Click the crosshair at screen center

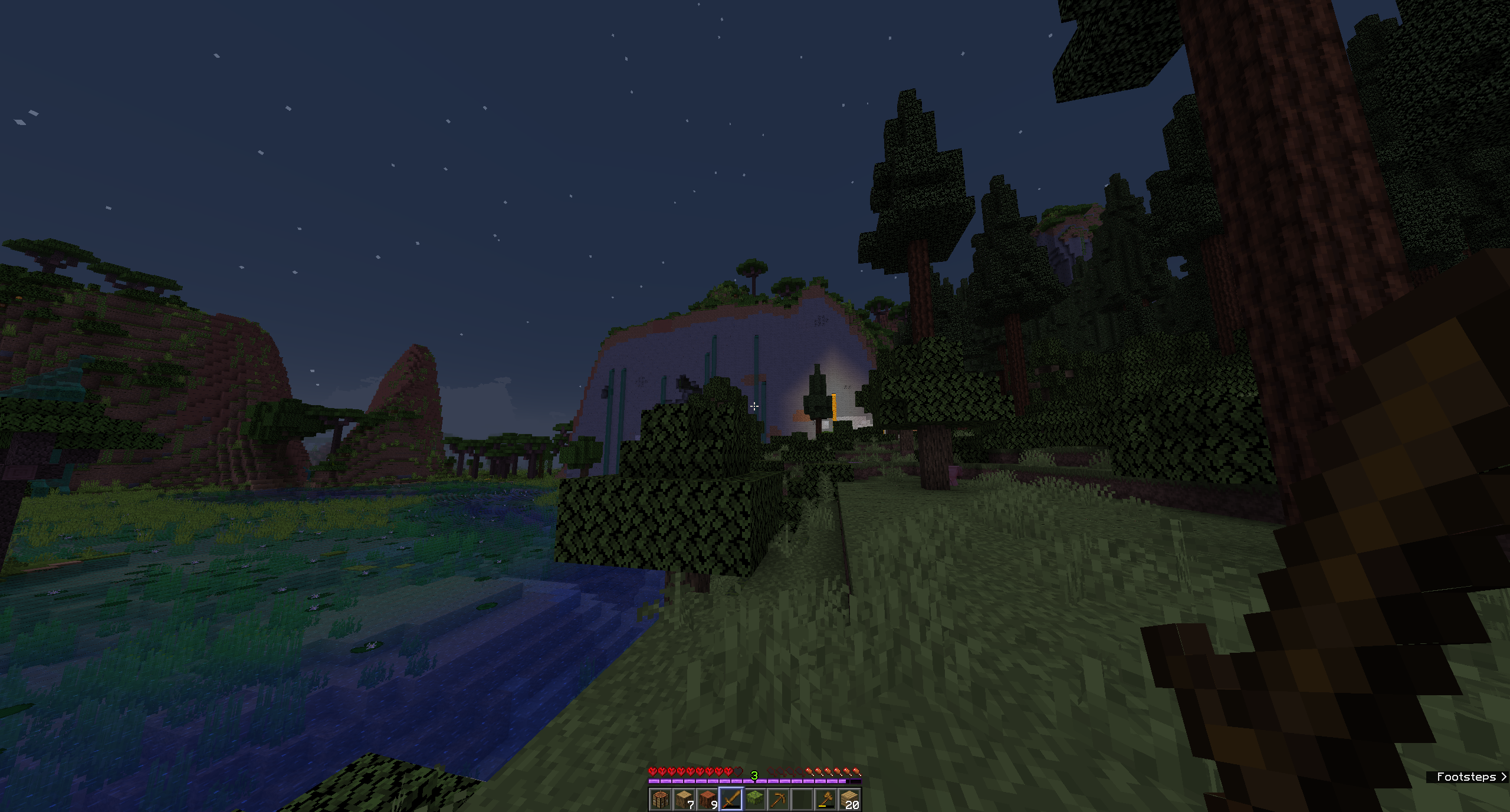pyautogui.click(x=755, y=406)
